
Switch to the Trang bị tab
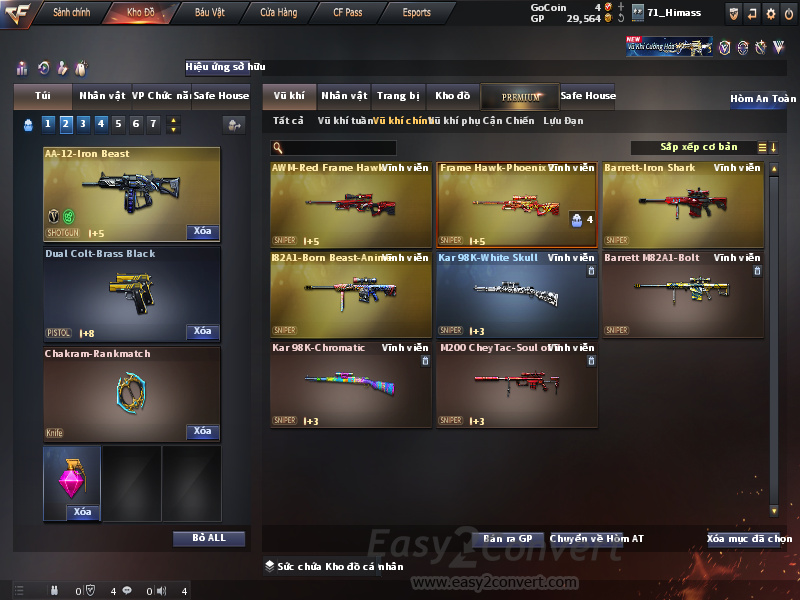(x=398, y=96)
